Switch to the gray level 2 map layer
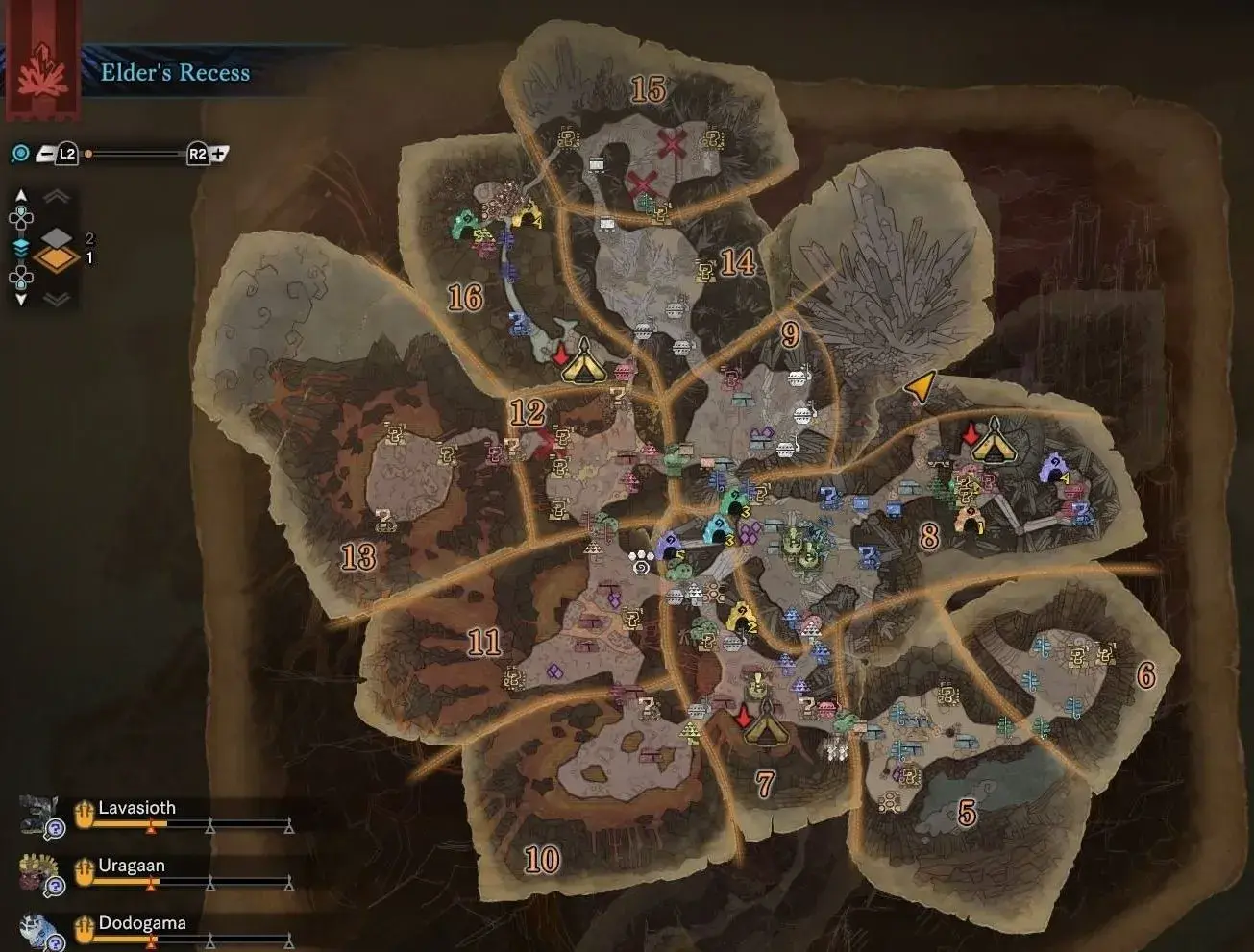 (x=56, y=236)
